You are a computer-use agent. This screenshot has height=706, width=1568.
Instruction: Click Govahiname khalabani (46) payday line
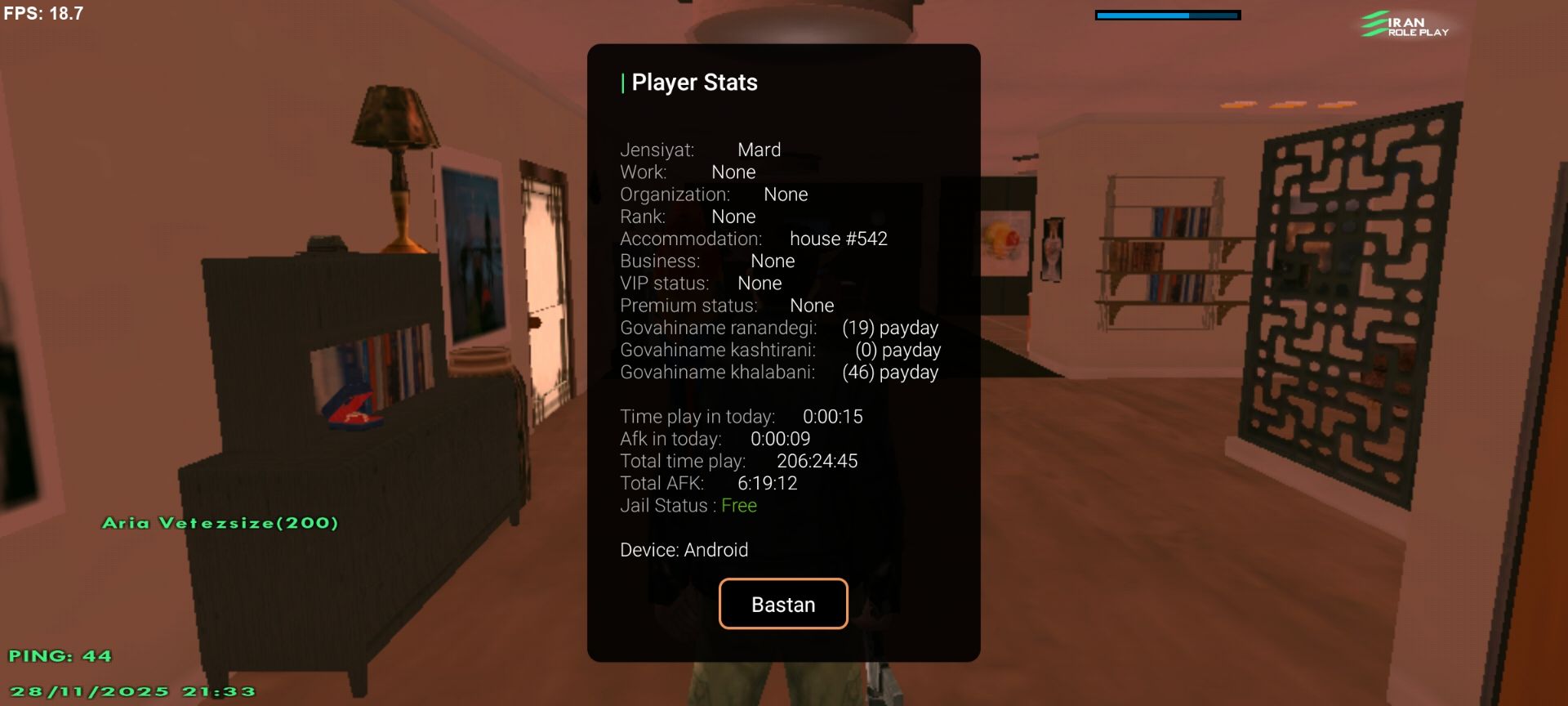point(779,372)
